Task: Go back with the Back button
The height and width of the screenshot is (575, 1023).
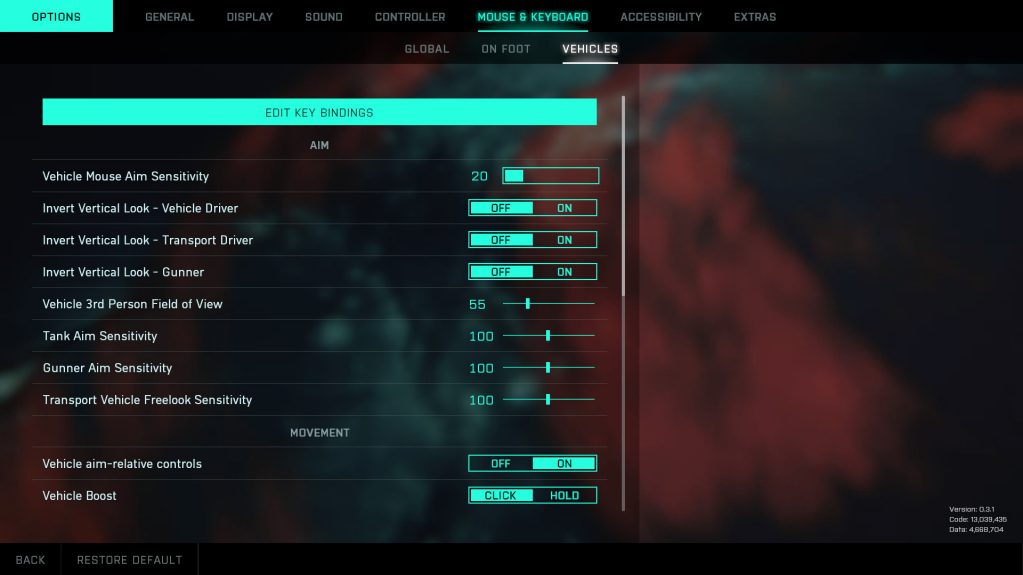Action: (x=30, y=560)
